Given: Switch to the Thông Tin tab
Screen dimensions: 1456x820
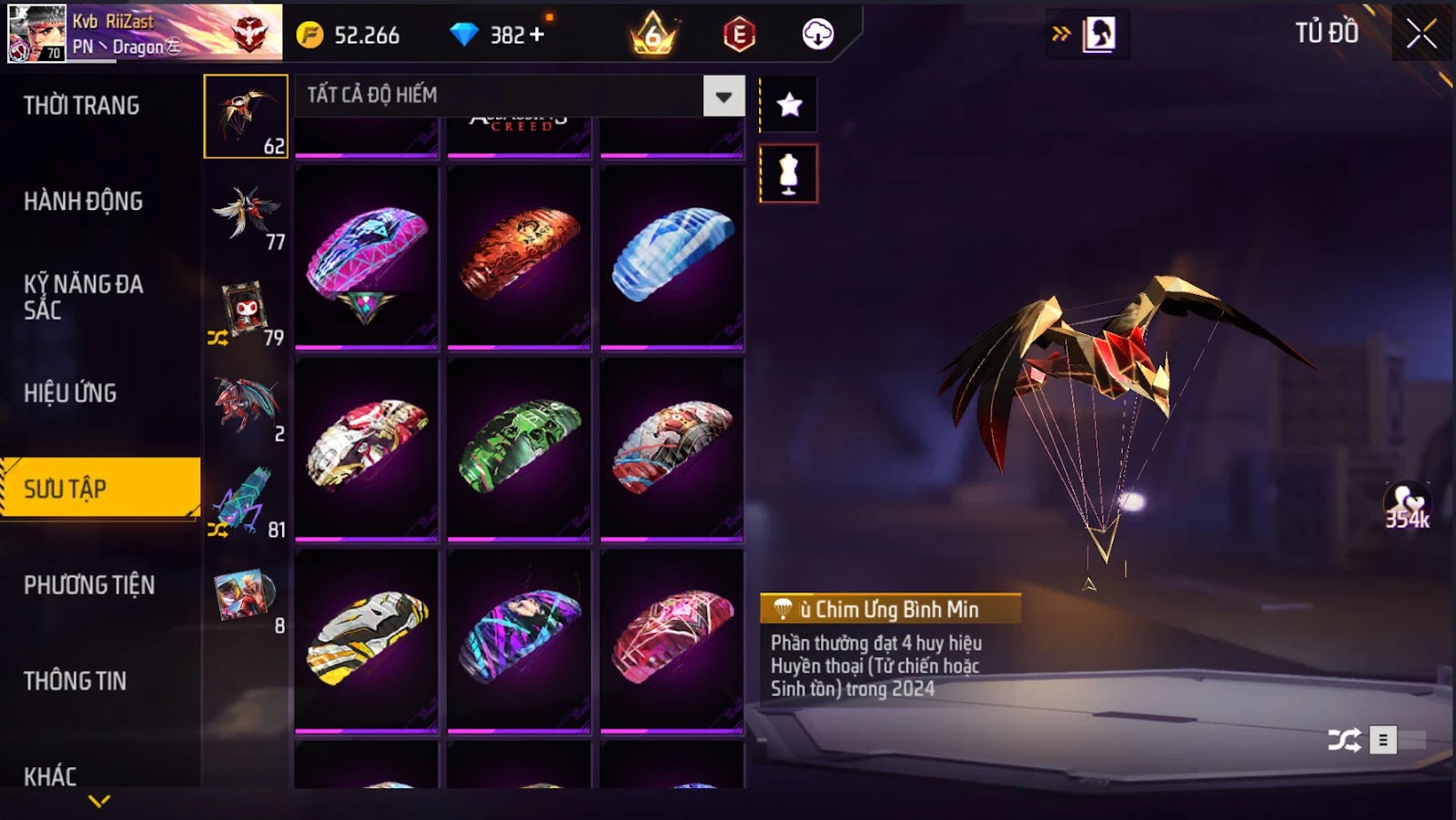Looking at the screenshot, I should [75, 681].
